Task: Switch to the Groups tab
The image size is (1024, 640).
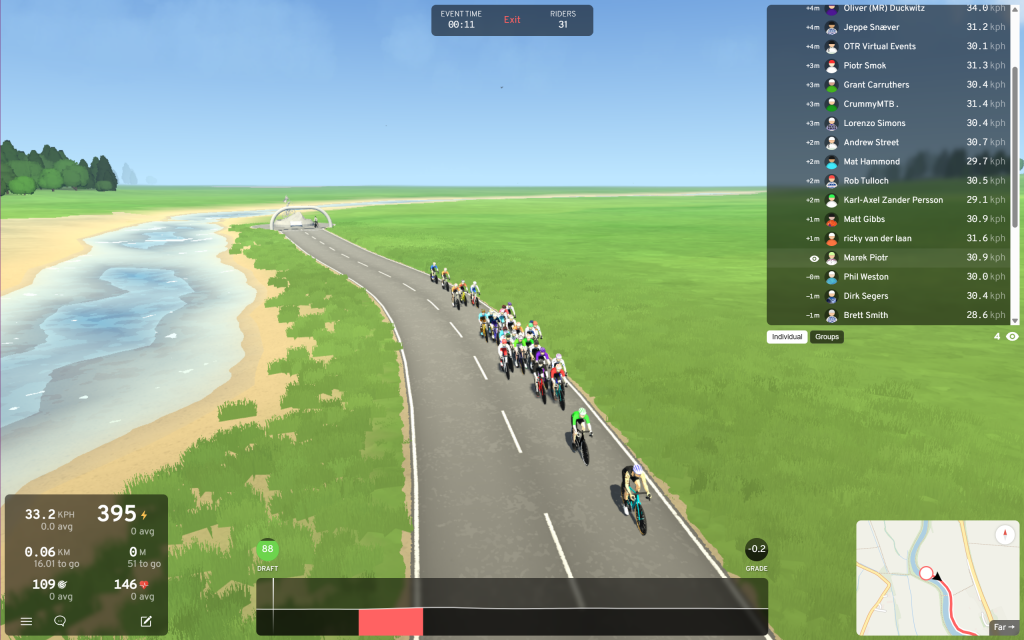Action: click(x=827, y=337)
